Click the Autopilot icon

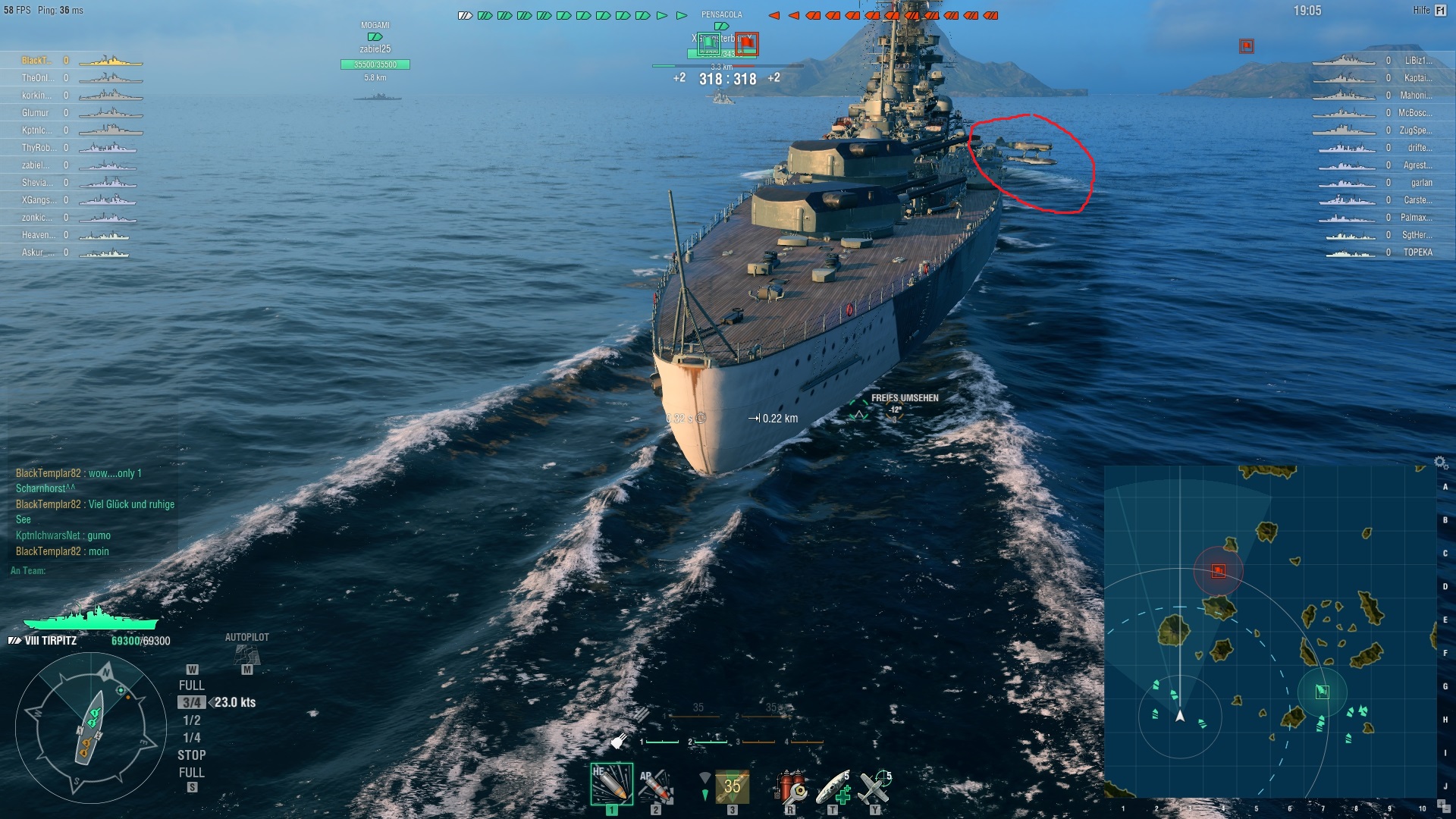click(246, 654)
